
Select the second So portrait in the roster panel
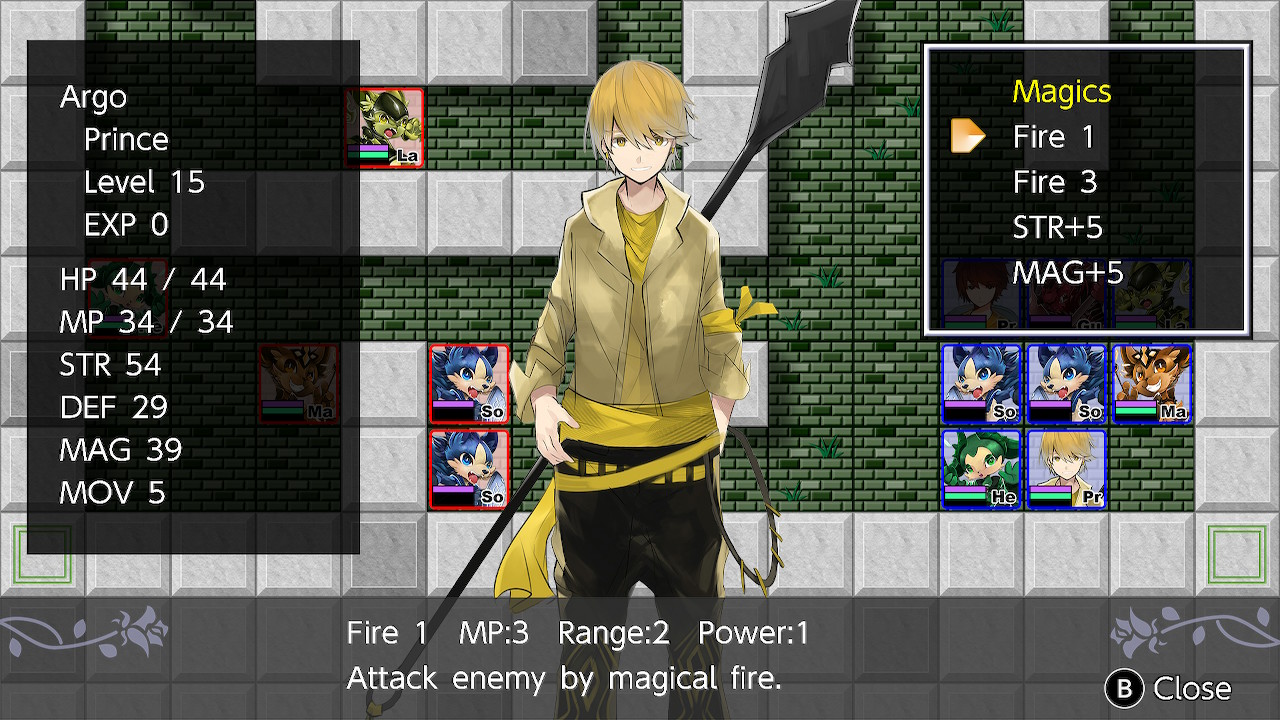[x=1065, y=383]
